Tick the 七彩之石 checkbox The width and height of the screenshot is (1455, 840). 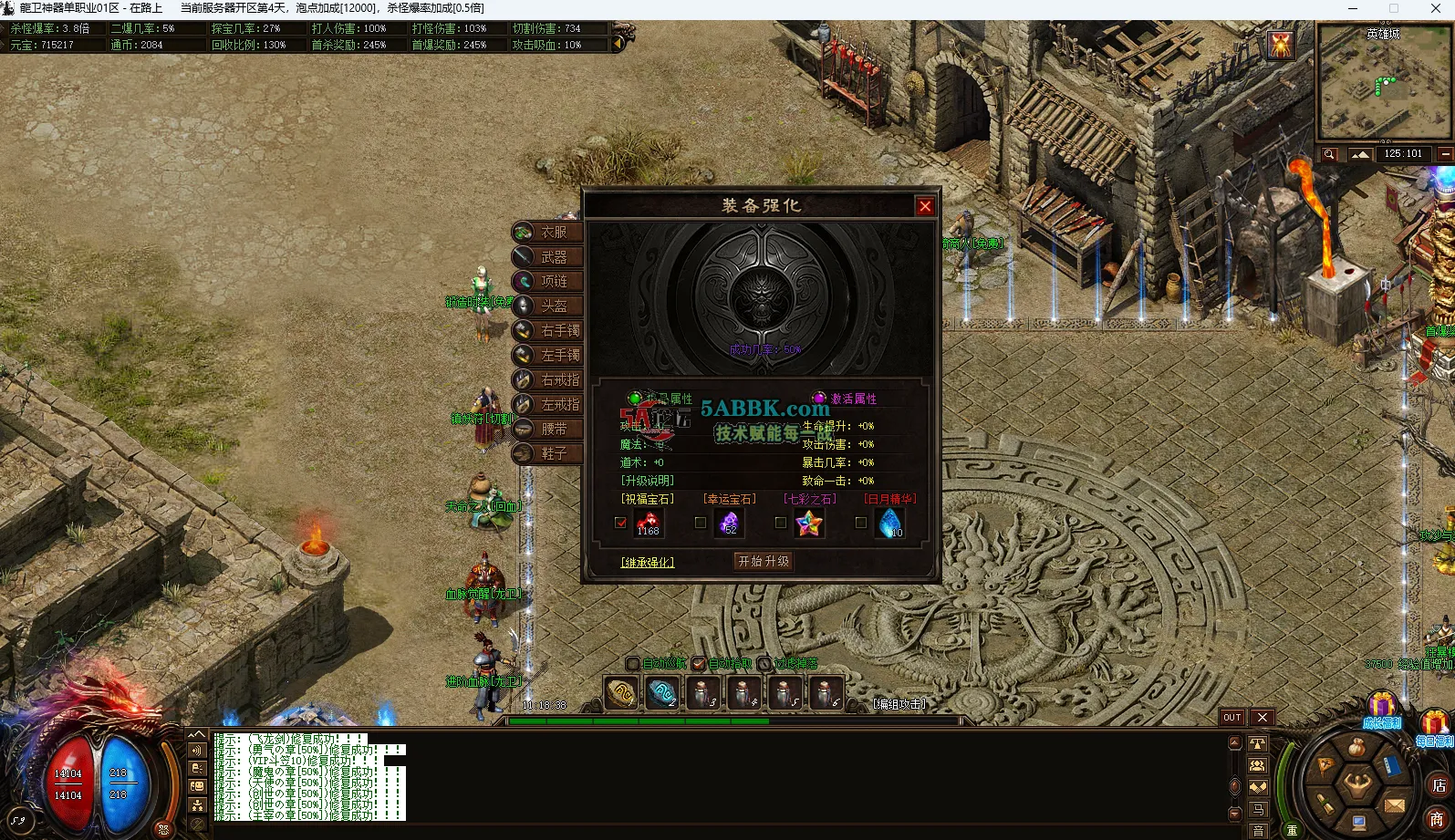pos(780,524)
